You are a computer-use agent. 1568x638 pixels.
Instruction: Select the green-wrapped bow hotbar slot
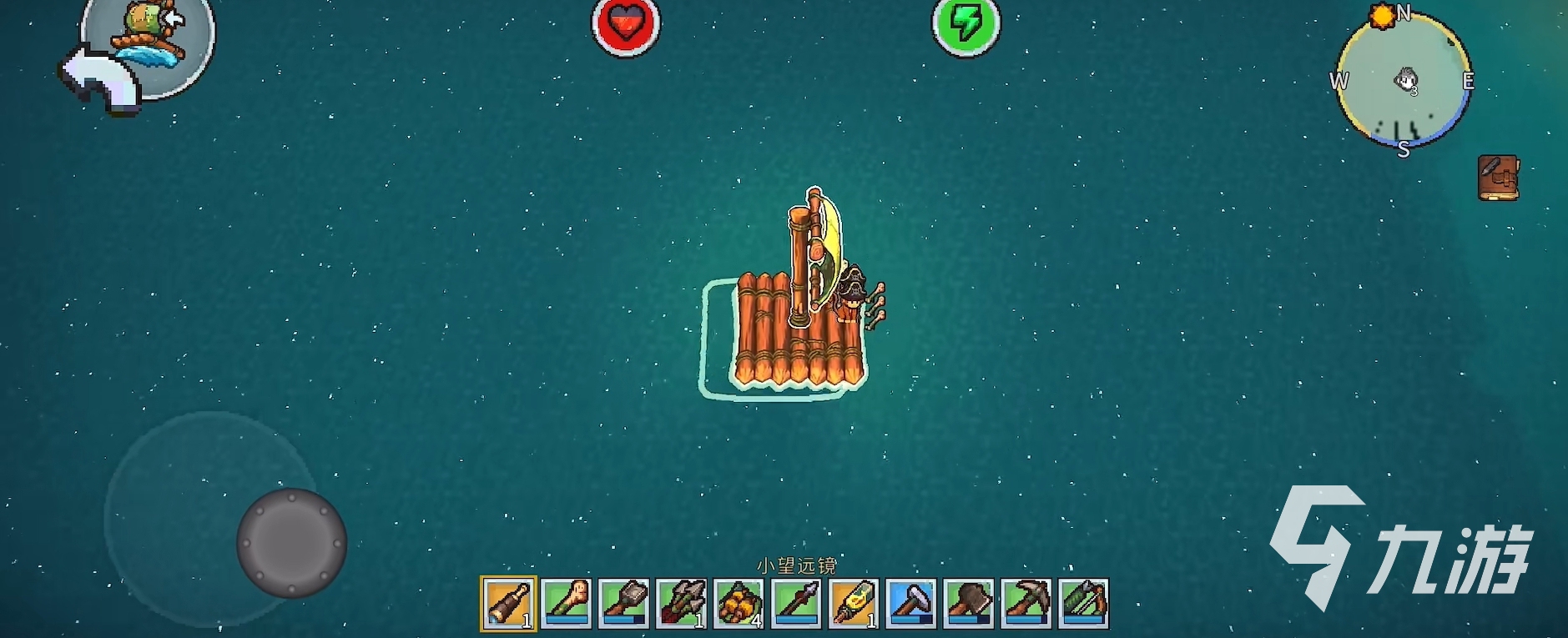point(1084,603)
